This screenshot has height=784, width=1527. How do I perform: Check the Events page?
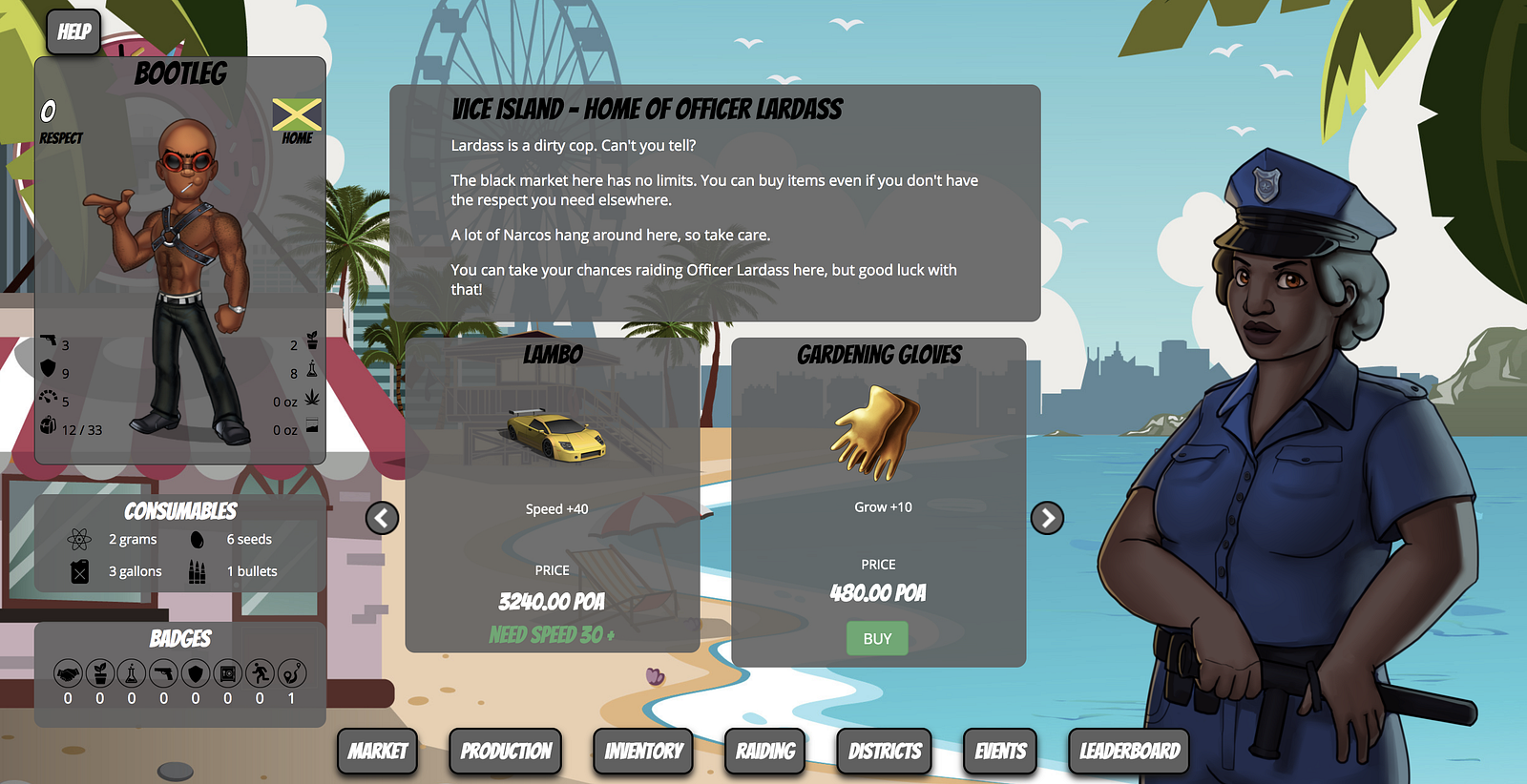[x=1000, y=751]
